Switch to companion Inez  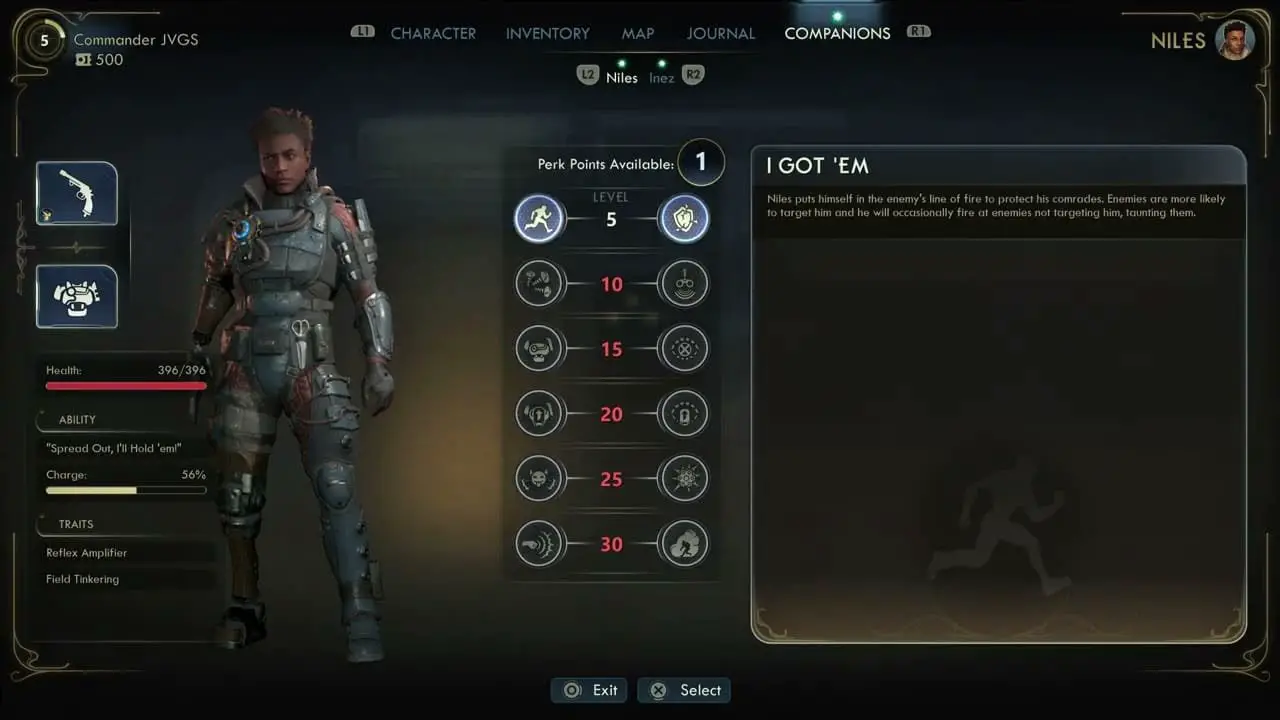click(661, 77)
